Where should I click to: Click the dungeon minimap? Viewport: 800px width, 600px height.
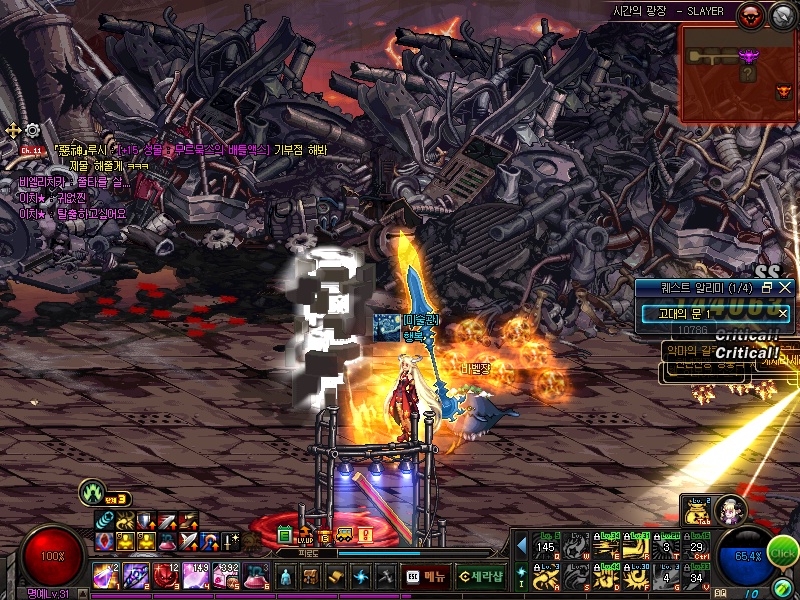coord(738,74)
